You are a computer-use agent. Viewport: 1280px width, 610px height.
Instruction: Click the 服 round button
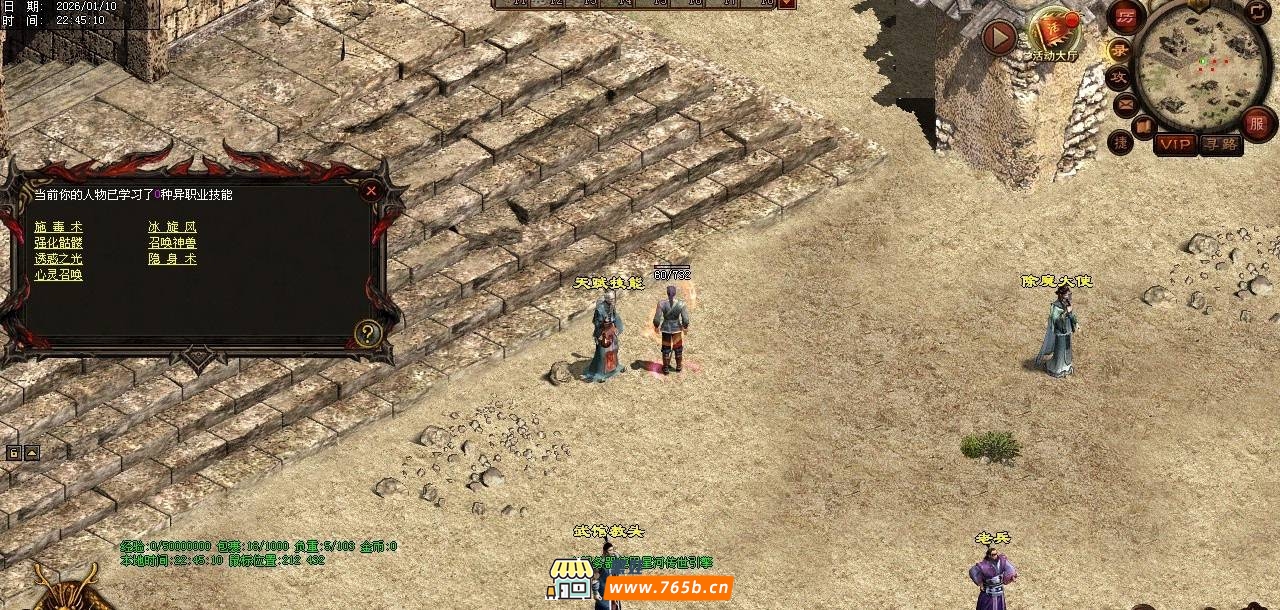click(1257, 123)
